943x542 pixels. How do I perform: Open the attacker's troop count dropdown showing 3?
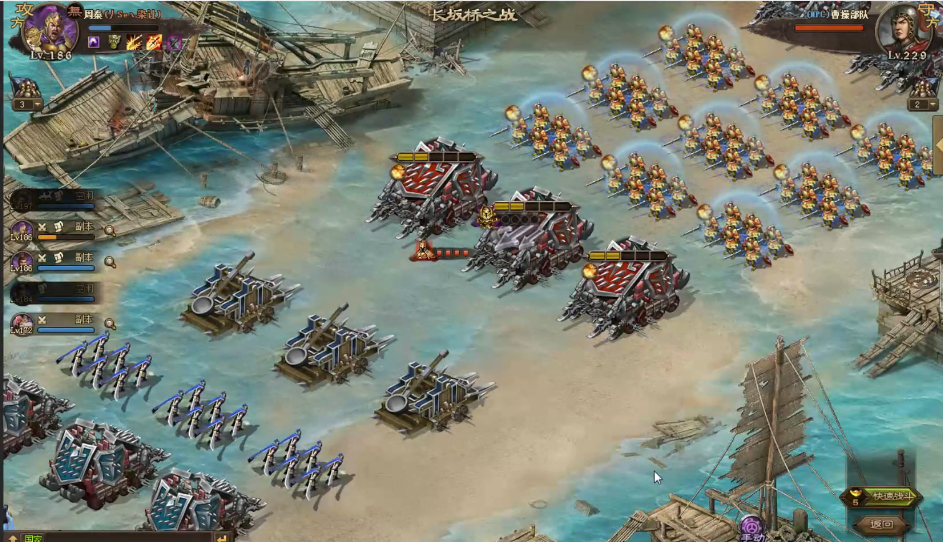click(25, 104)
